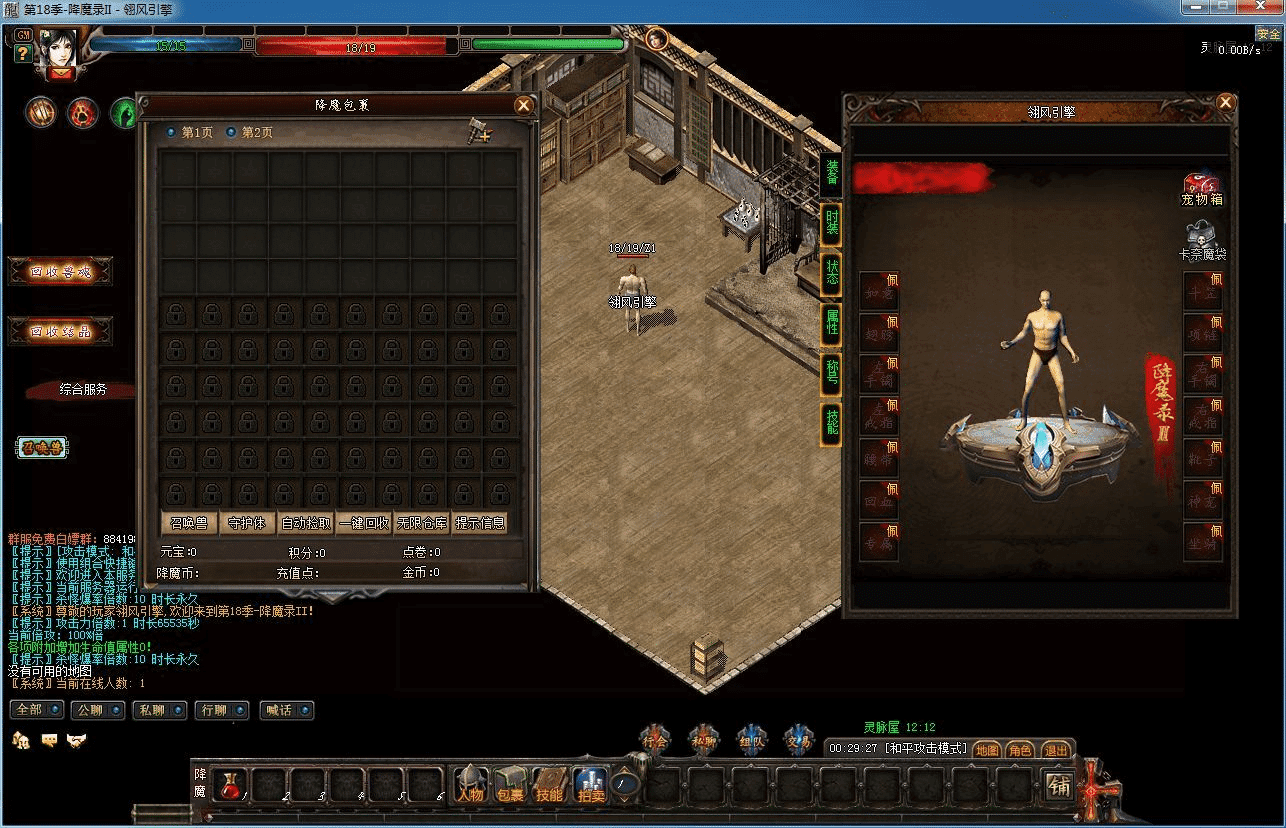This screenshot has height=828, width=1286.
Task: Open the 无限仓库 storage
Action: pyautogui.click(x=422, y=523)
